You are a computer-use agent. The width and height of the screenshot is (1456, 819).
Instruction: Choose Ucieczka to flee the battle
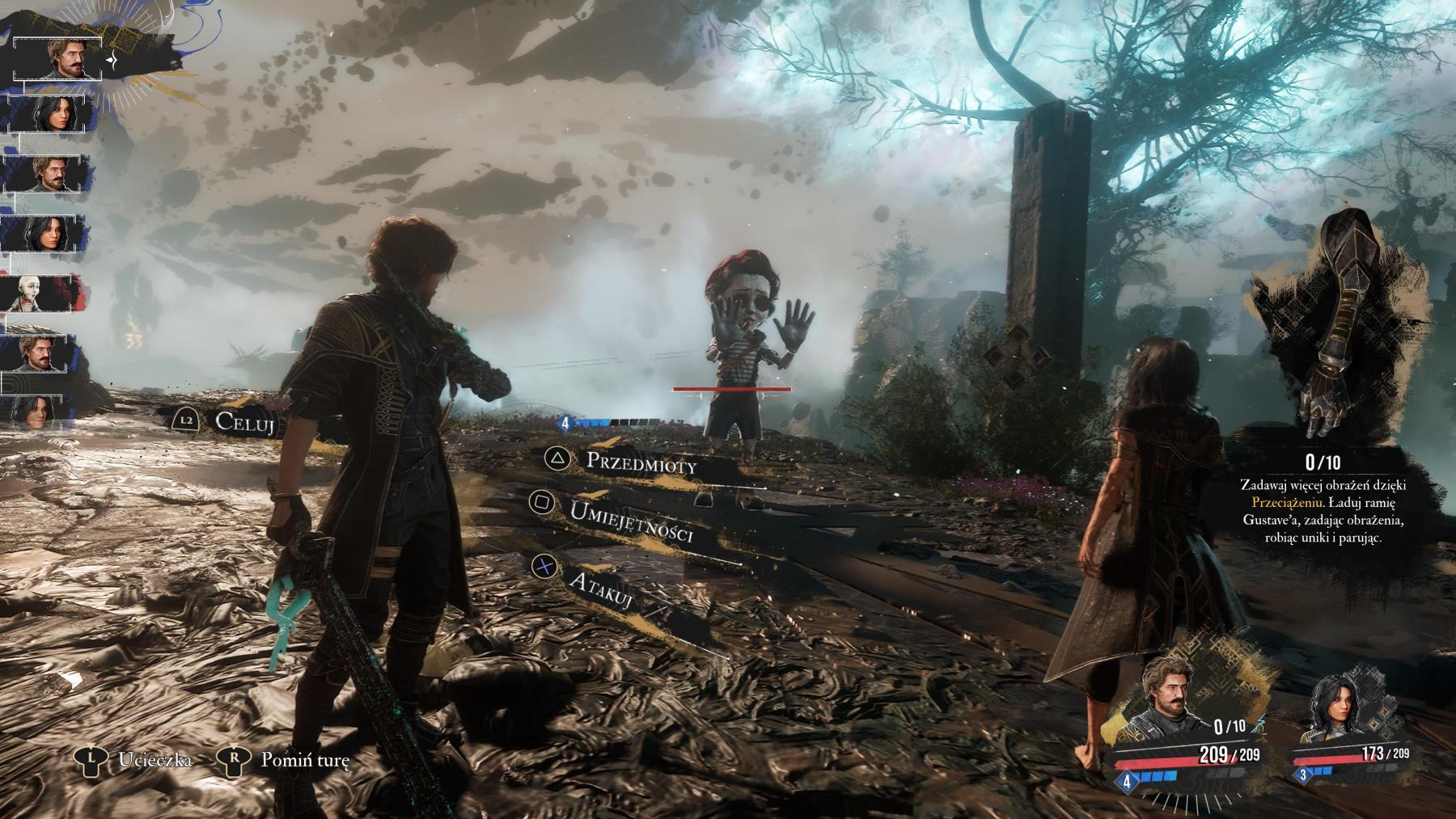pos(154,760)
